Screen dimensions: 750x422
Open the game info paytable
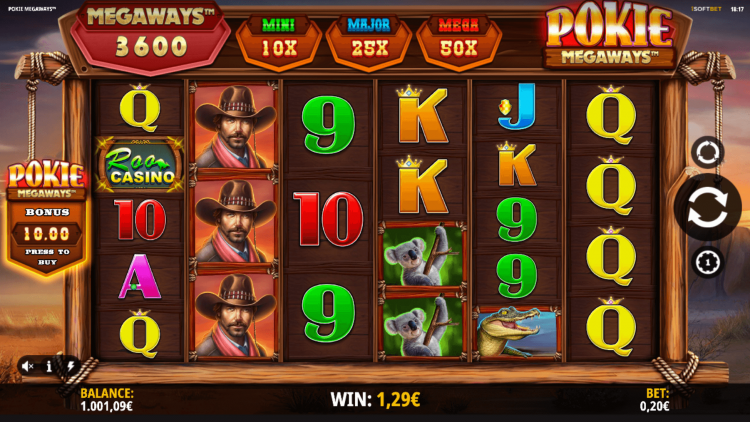(49, 367)
